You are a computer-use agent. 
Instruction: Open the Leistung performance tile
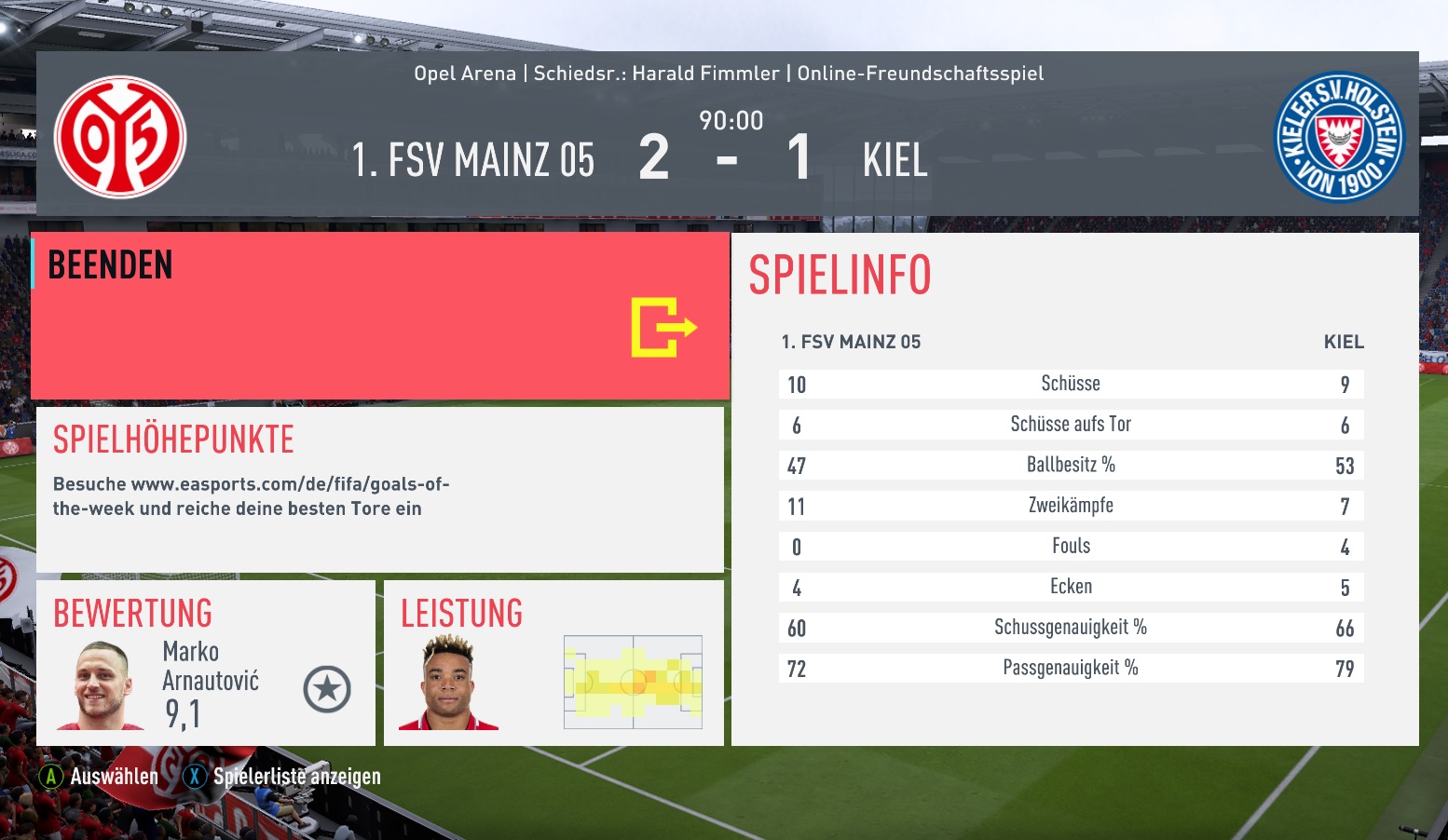553,663
